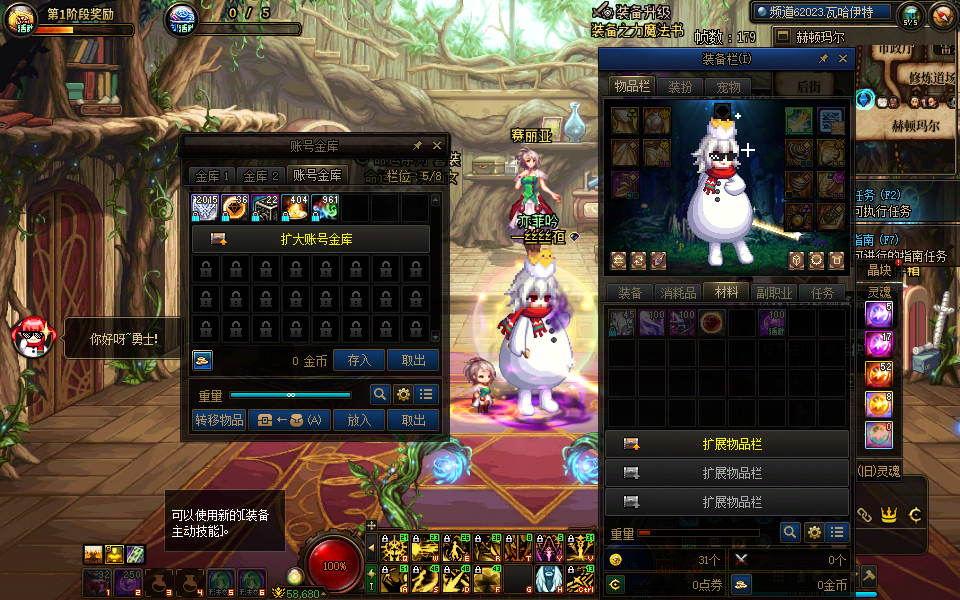
Task: Click the 放入 put-in button
Action: tap(359, 420)
